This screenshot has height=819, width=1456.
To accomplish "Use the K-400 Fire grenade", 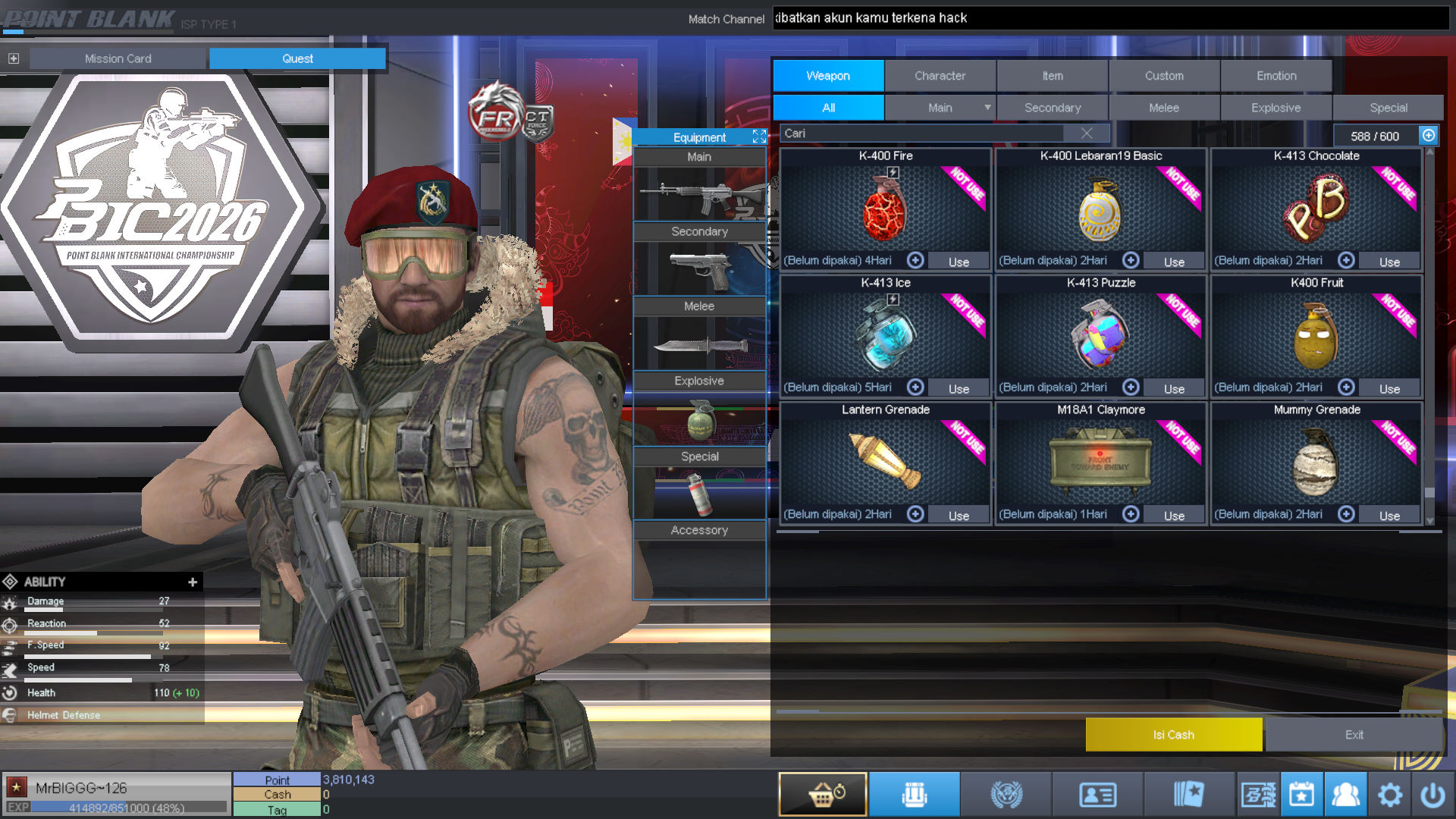I will pyautogui.click(x=959, y=262).
